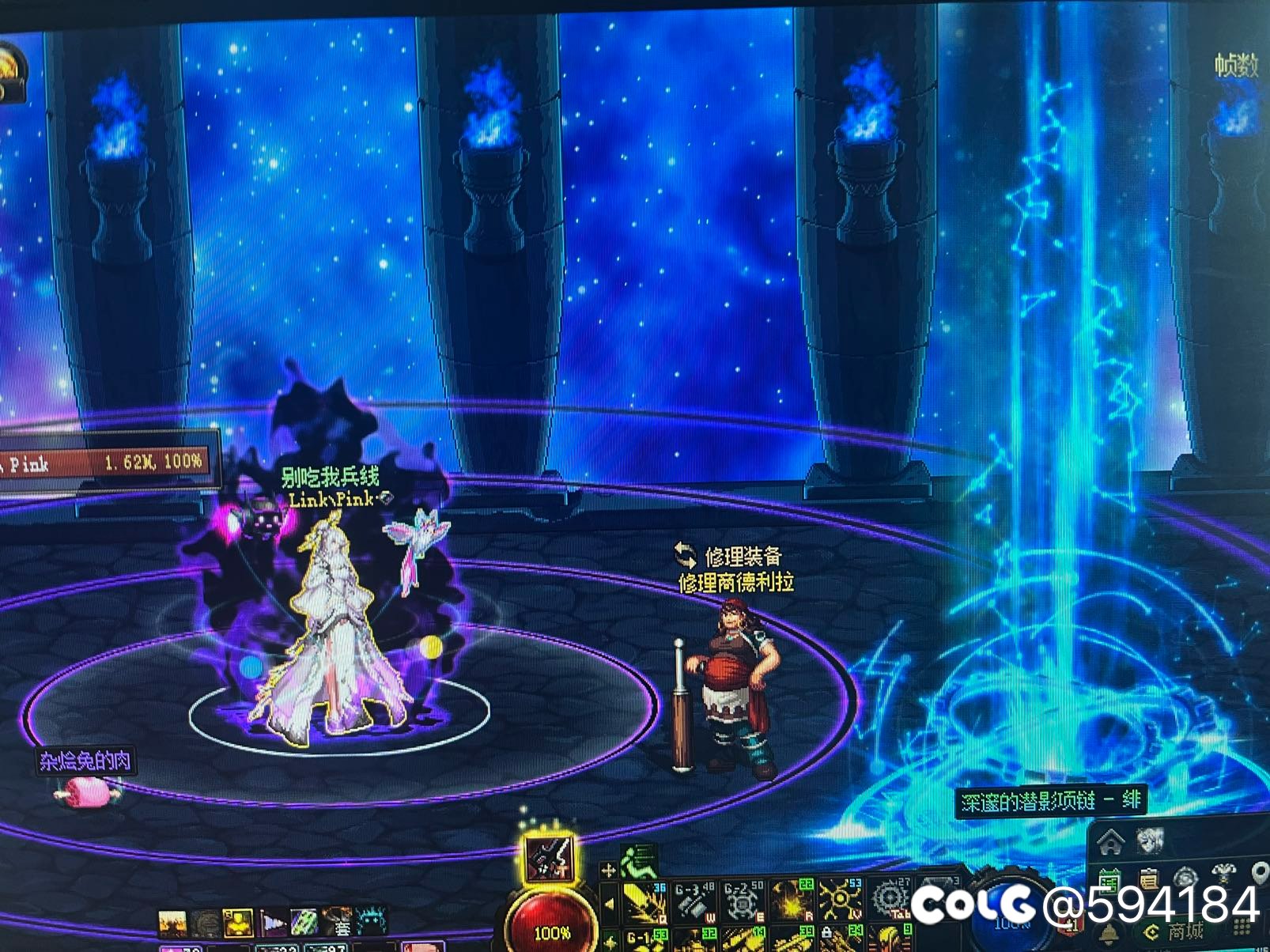The height and width of the screenshot is (952, 1270).
Task: Click the notification bell icon
Action: [1109, 933]
